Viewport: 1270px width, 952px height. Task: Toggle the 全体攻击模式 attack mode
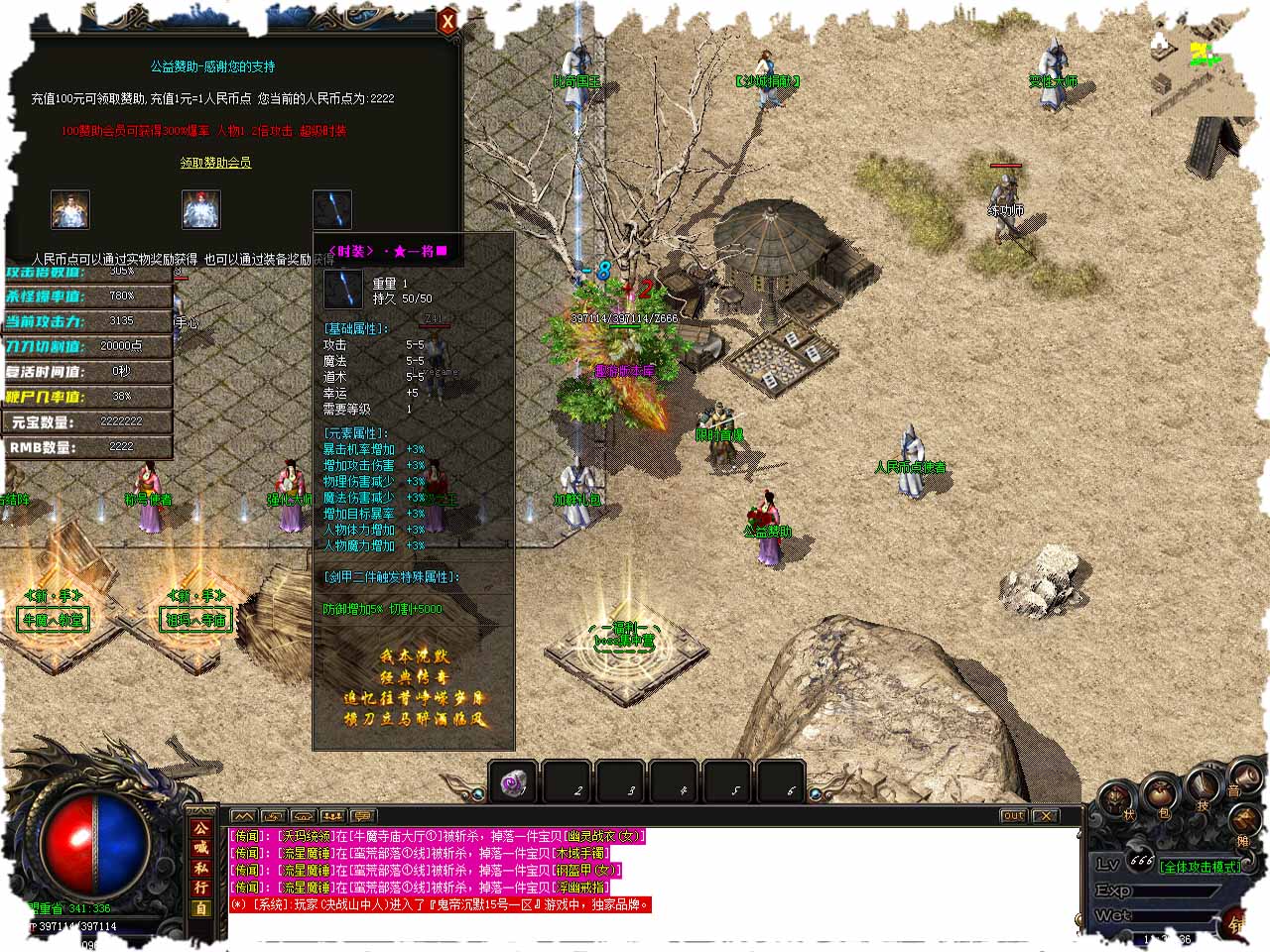1200,867
